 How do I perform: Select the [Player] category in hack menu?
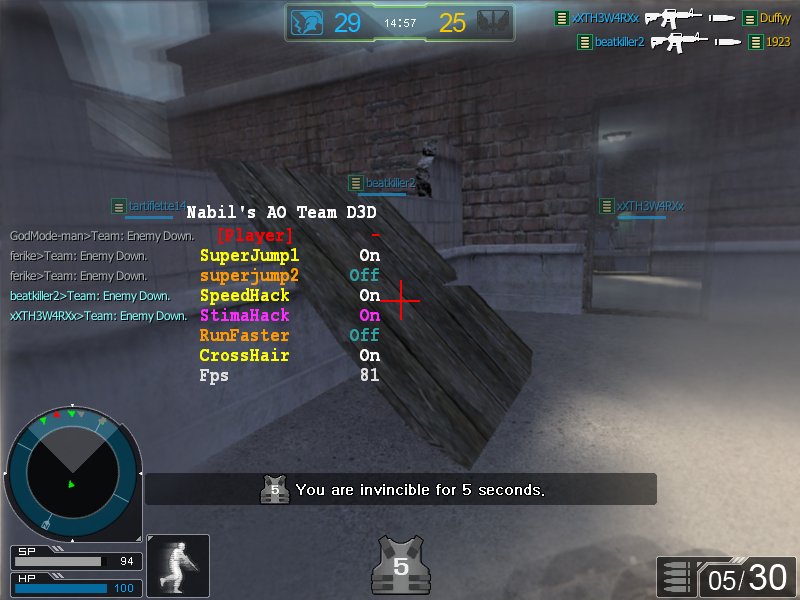(255, 236)
